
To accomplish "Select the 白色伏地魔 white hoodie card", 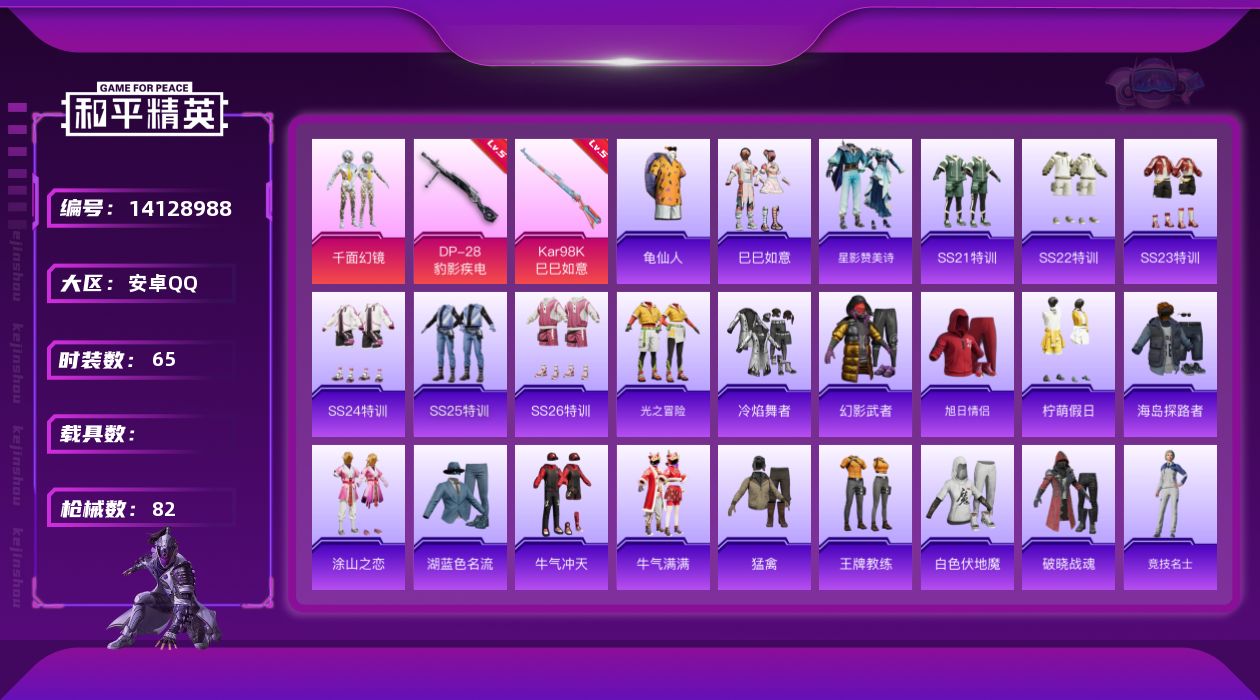I will point(967,517).
